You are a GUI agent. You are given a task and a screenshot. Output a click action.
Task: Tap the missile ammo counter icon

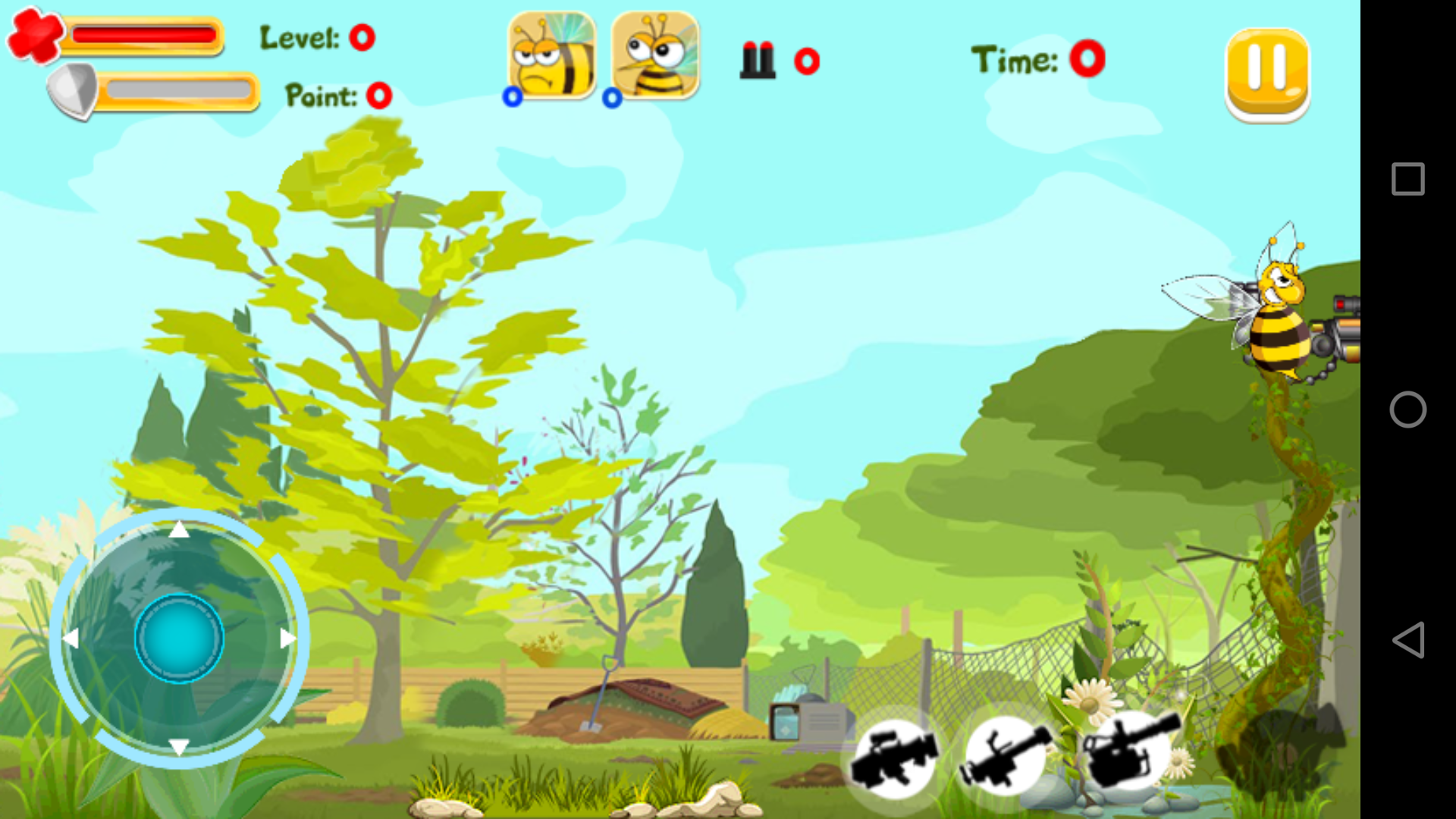tap(758, 61)
